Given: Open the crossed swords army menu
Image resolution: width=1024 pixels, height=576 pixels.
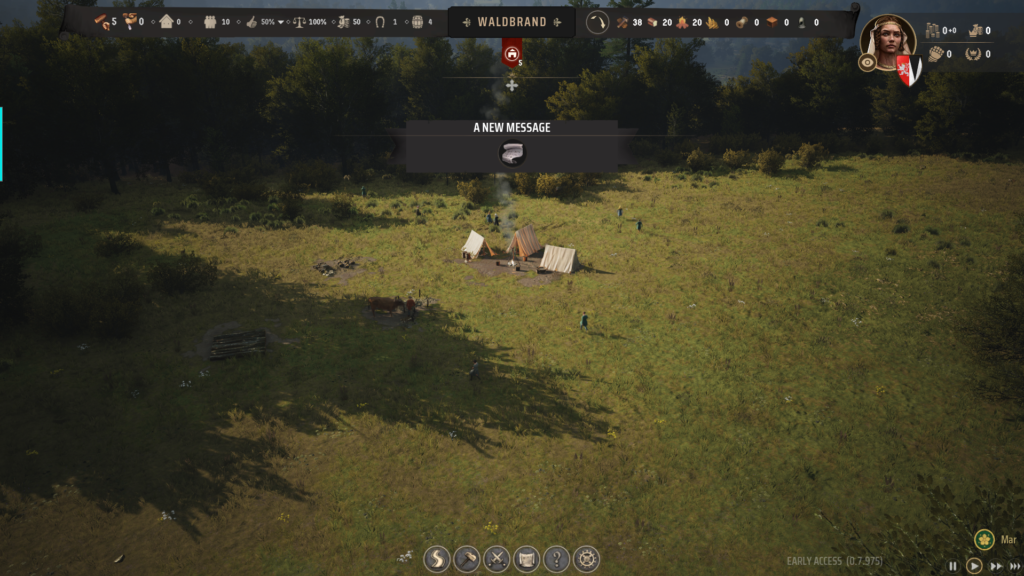Looking at the screenshot, I should tap(496, 560).
